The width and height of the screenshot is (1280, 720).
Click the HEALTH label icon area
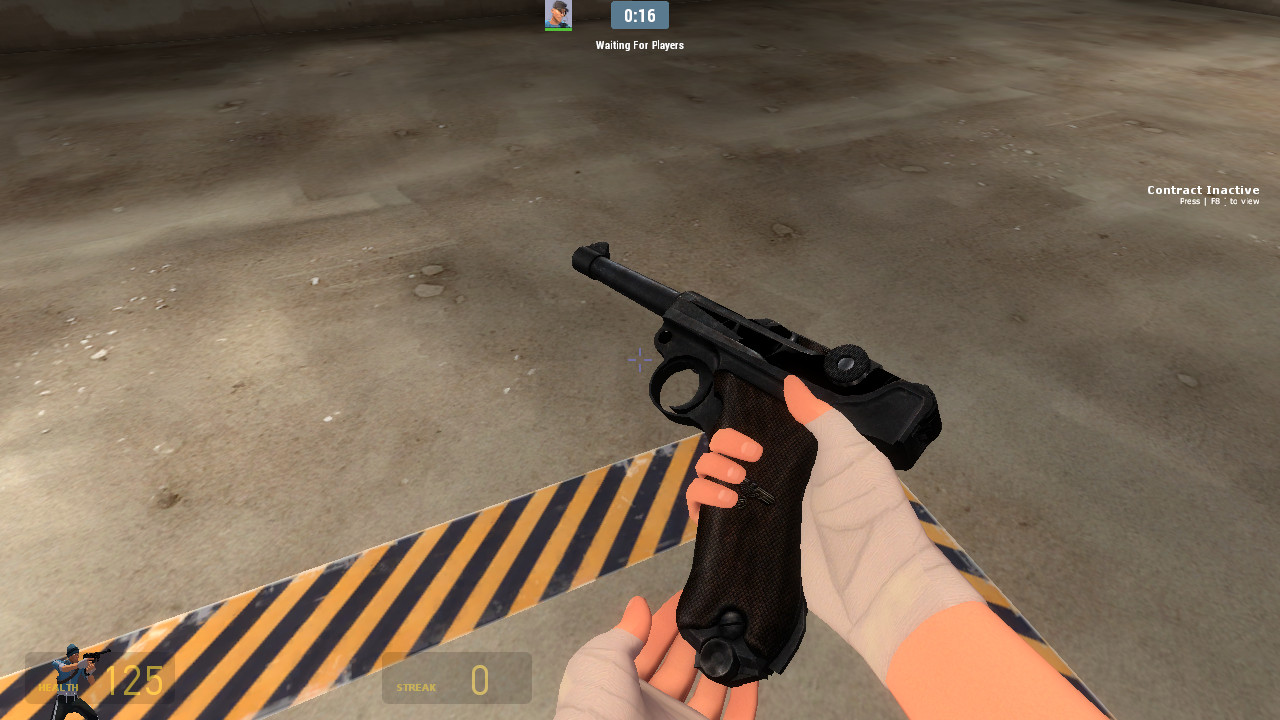(x=57, y=688)
